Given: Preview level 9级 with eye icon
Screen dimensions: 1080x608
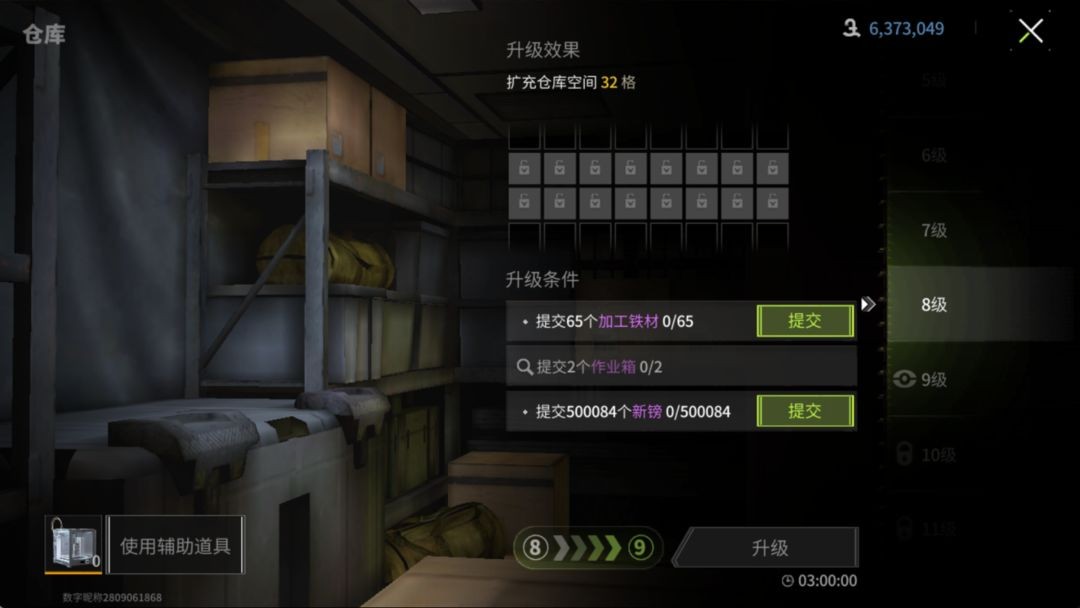Looking at the screenshot, I should click(x=921, y=380).
